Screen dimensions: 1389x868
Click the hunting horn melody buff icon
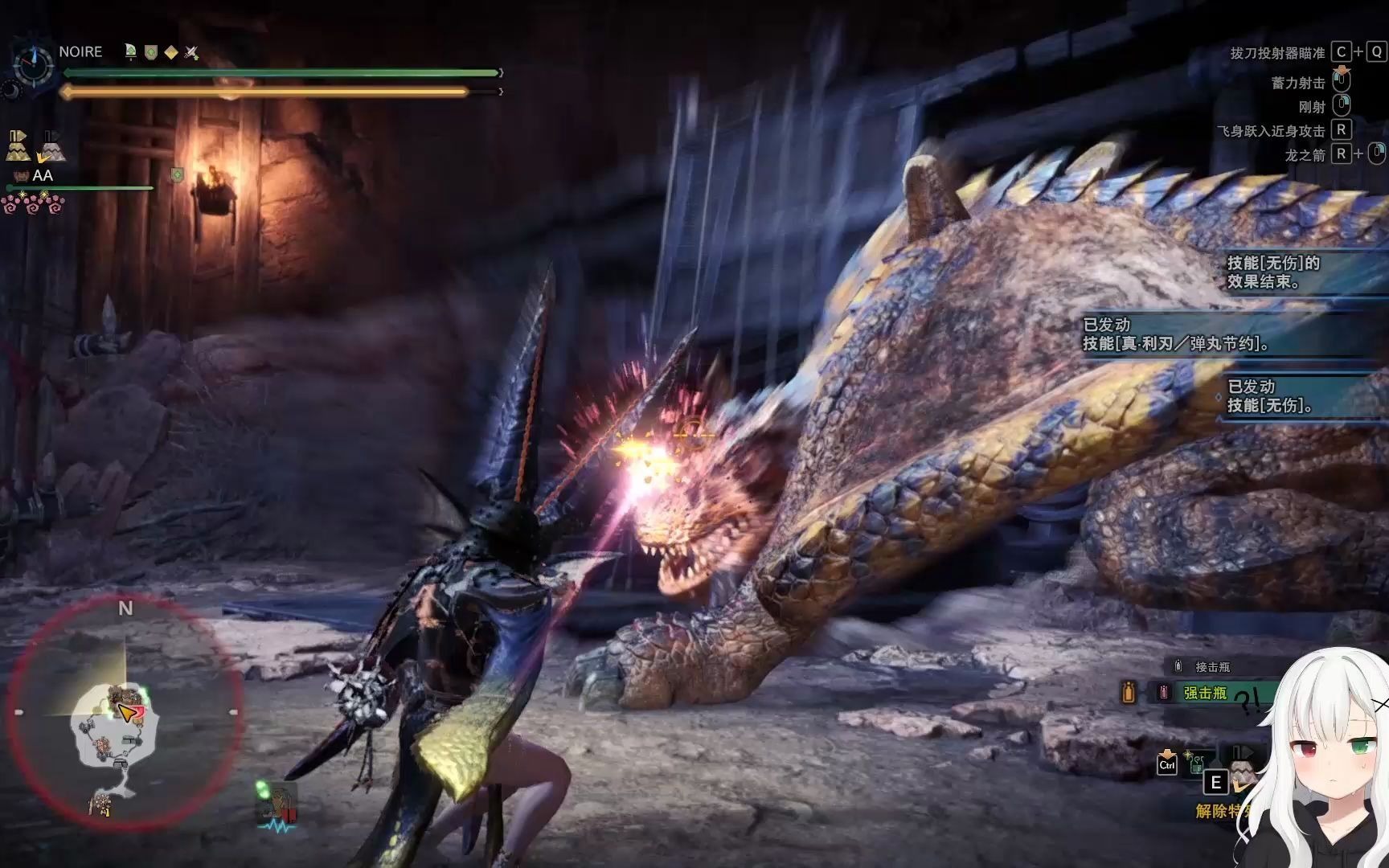[130, 52]
